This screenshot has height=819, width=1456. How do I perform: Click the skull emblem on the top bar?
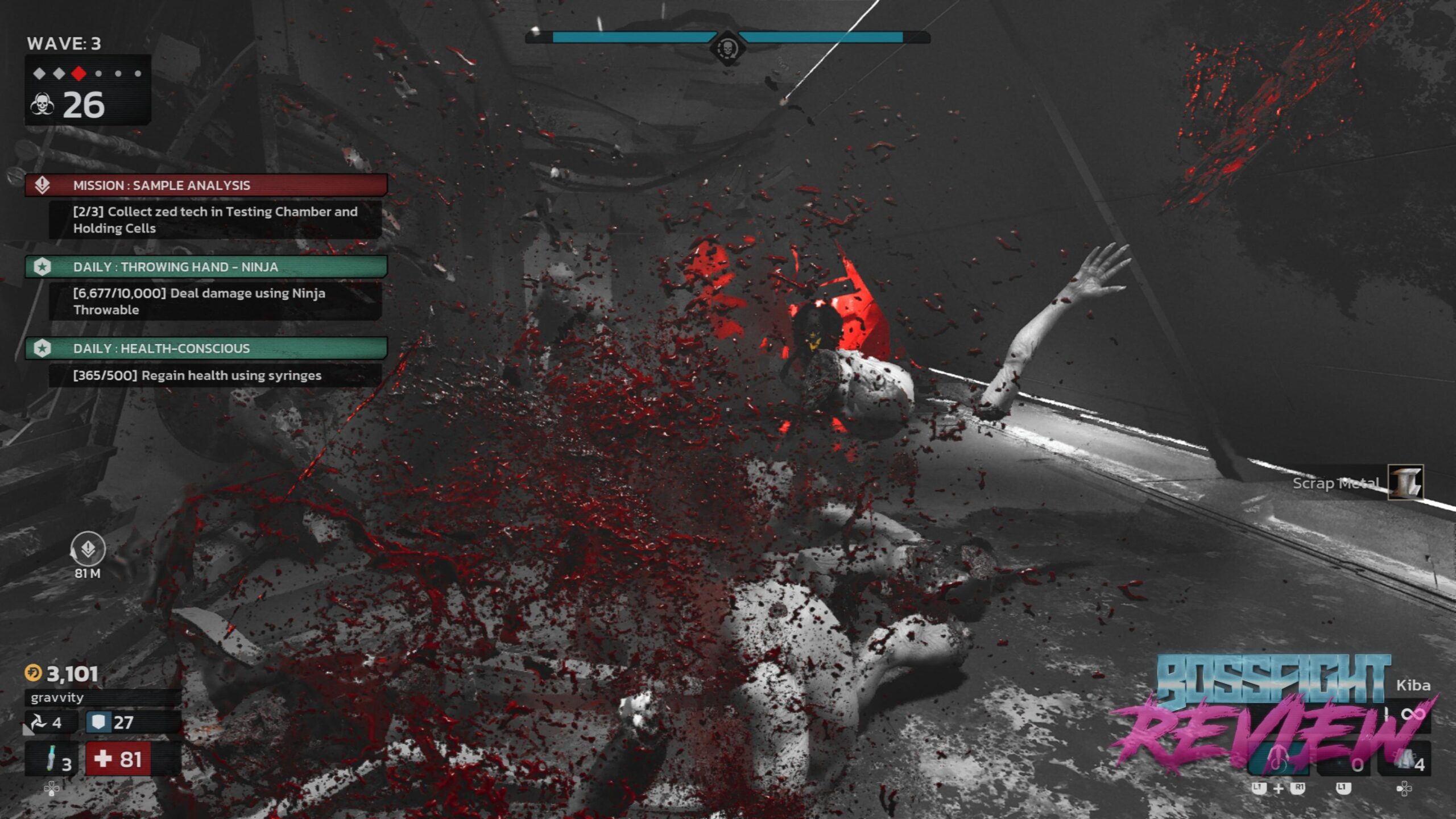[727, 48]
